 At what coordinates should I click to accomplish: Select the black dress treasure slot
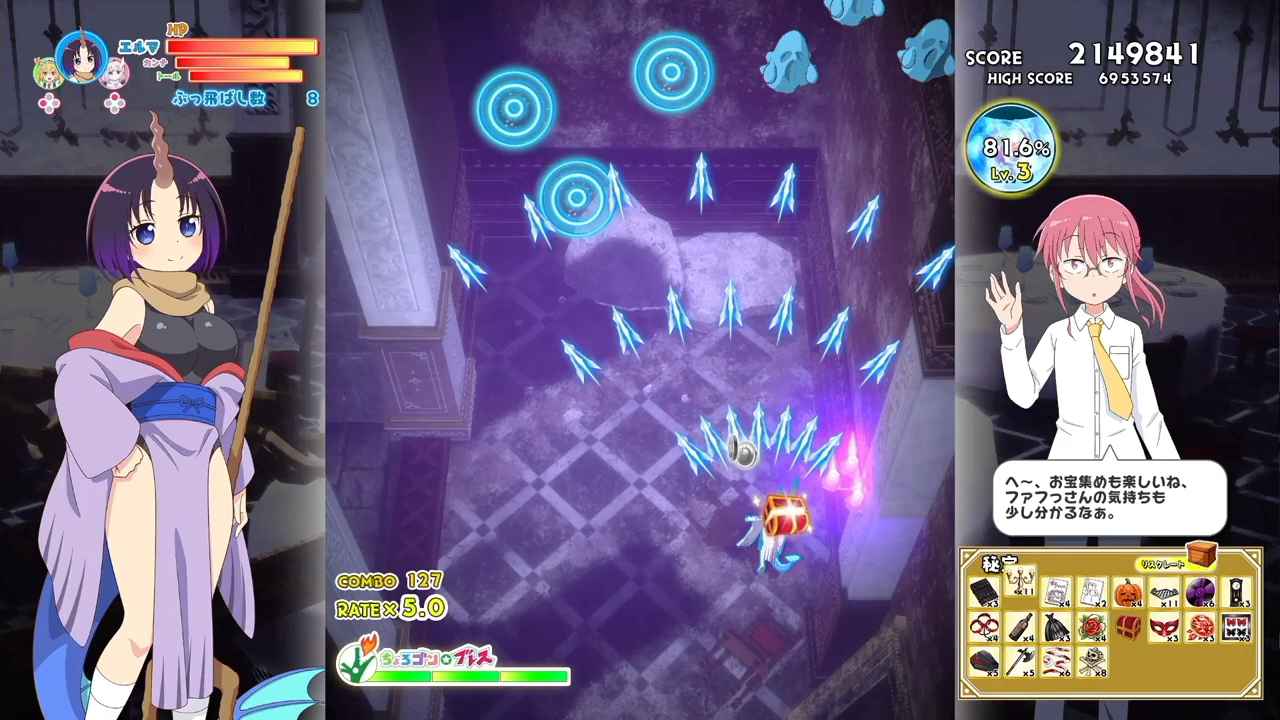tap(1056, 627)
